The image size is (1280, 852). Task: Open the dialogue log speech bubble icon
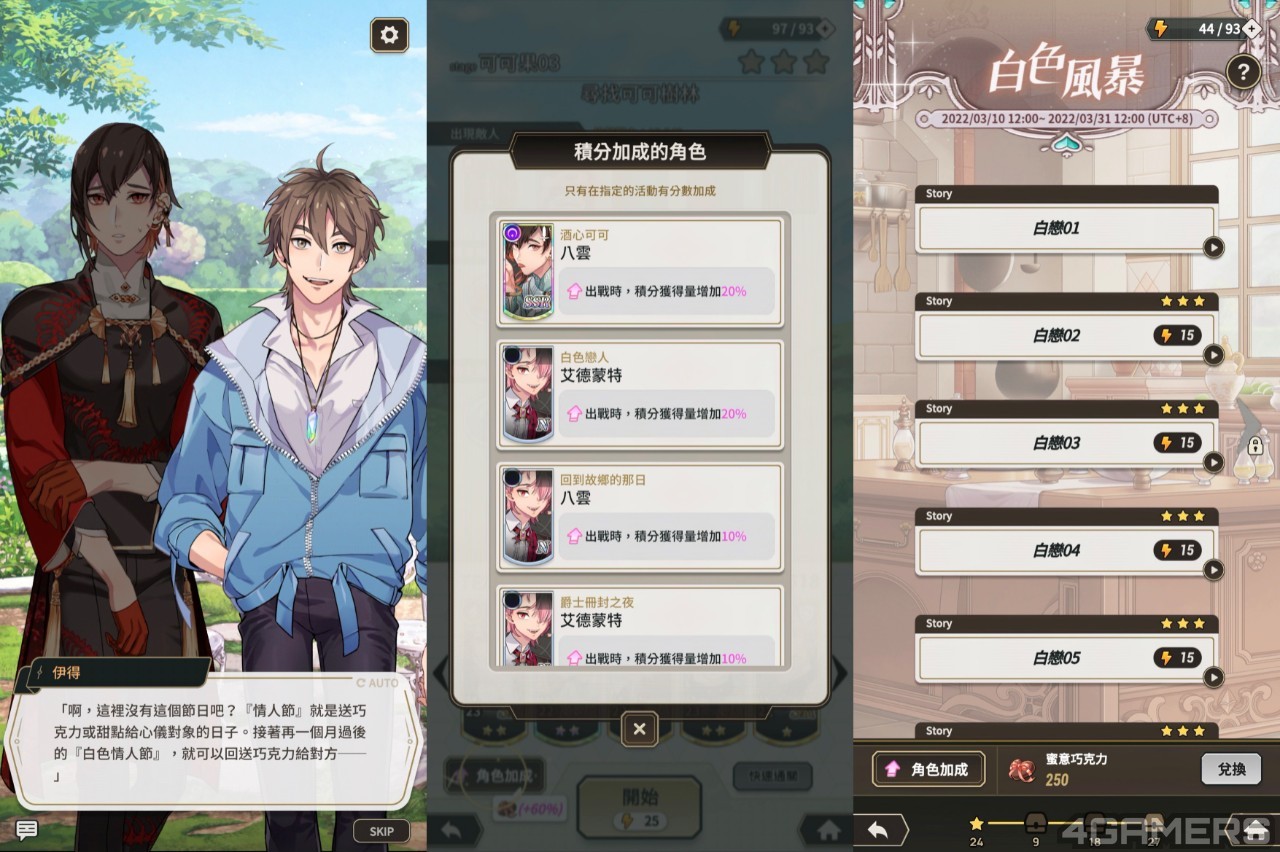[x=26, y=829]
